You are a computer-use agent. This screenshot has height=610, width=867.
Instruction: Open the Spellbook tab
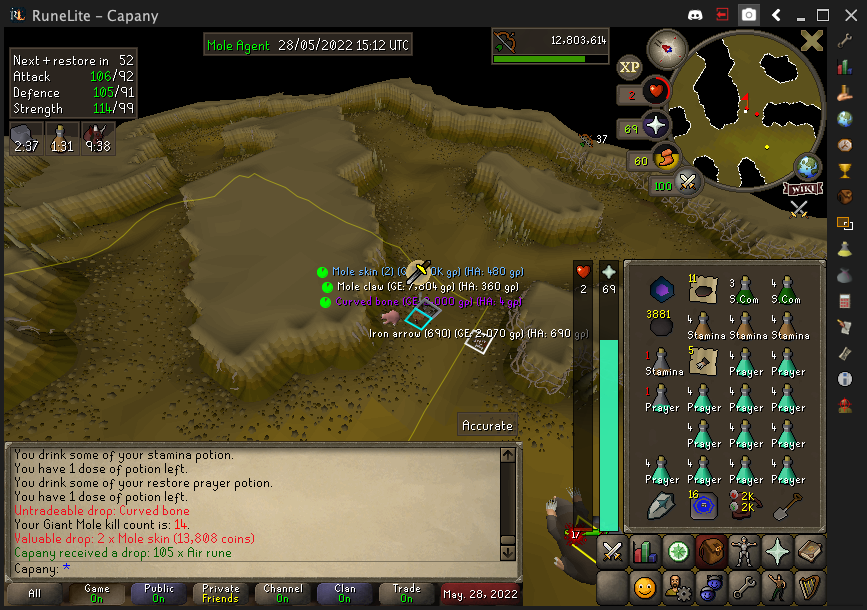pyautogui.click(x=809, y=552)
